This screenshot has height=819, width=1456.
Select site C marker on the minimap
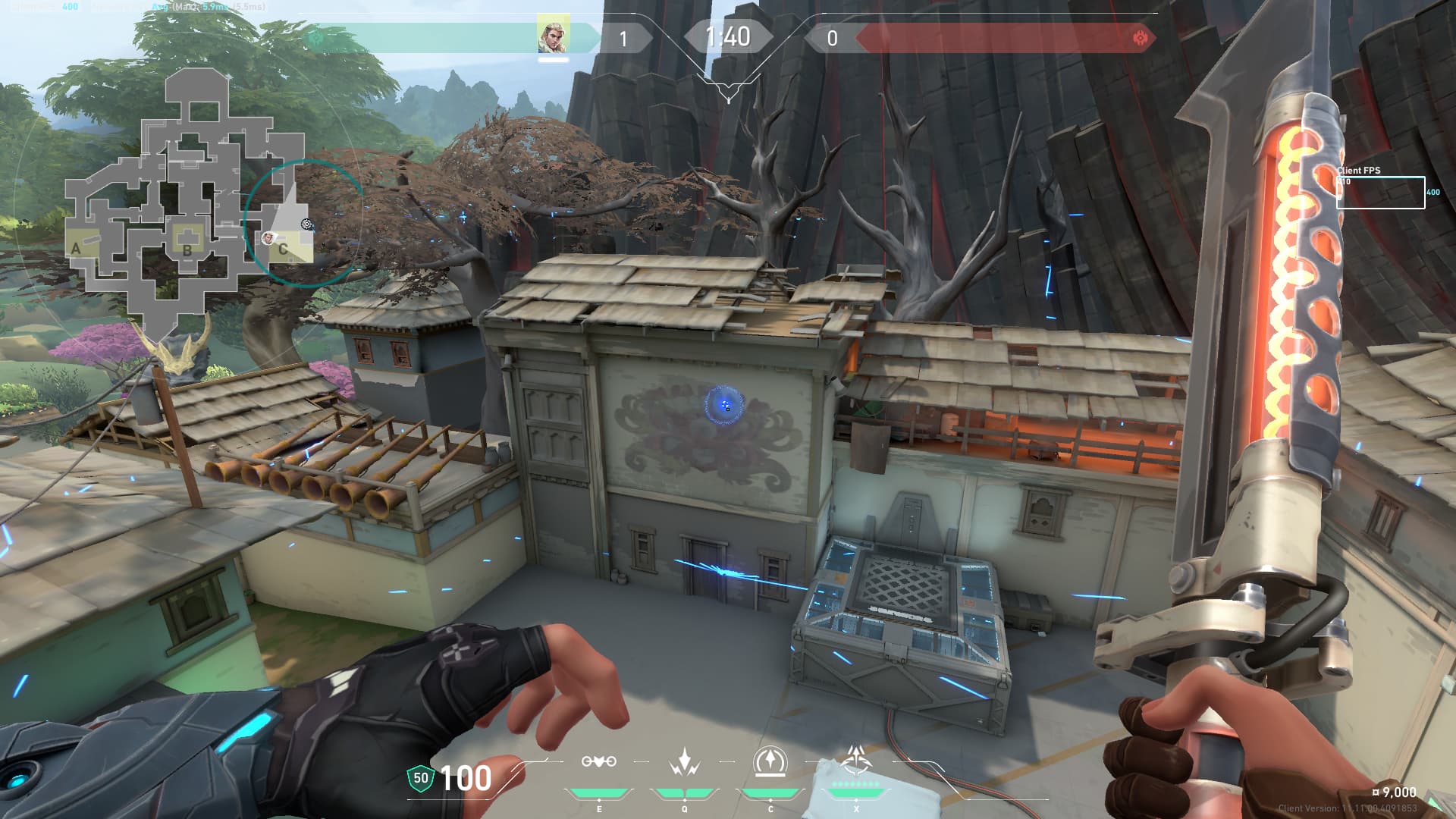pyautogui.click(x=283, y=249)
